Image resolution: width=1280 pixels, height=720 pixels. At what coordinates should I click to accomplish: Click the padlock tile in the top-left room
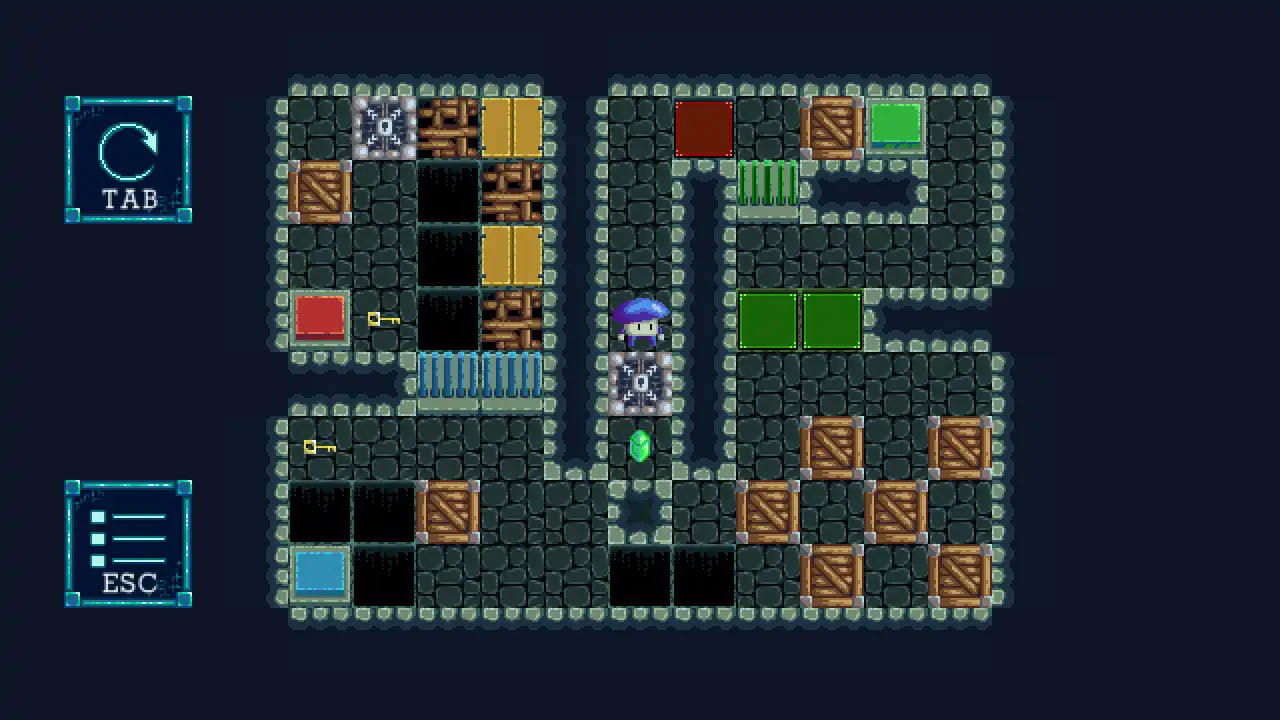(x=385, y=125)
